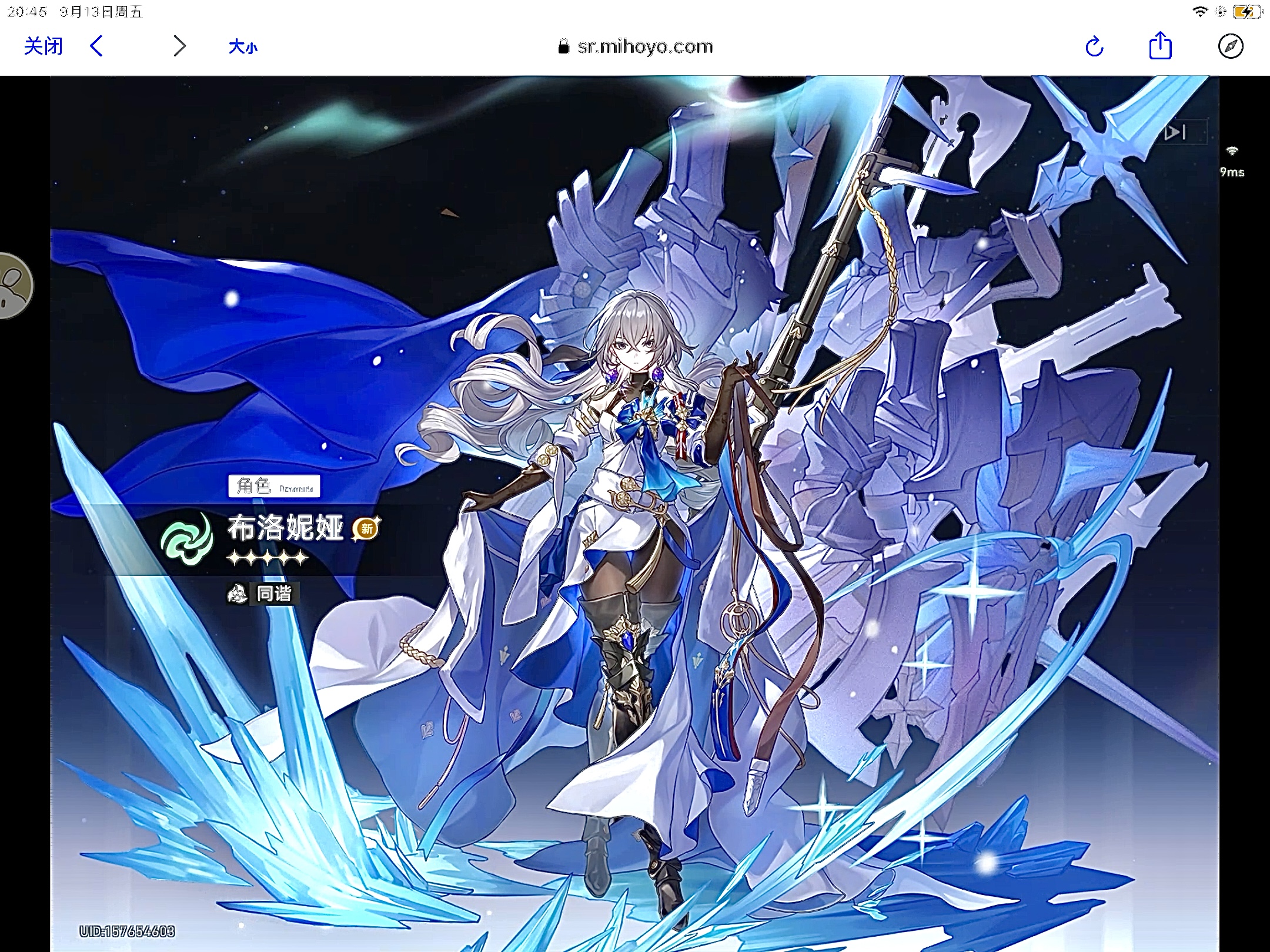Open the share sheet
The width and height of the screenshot is (1270, 952).
click(1160, 46)
